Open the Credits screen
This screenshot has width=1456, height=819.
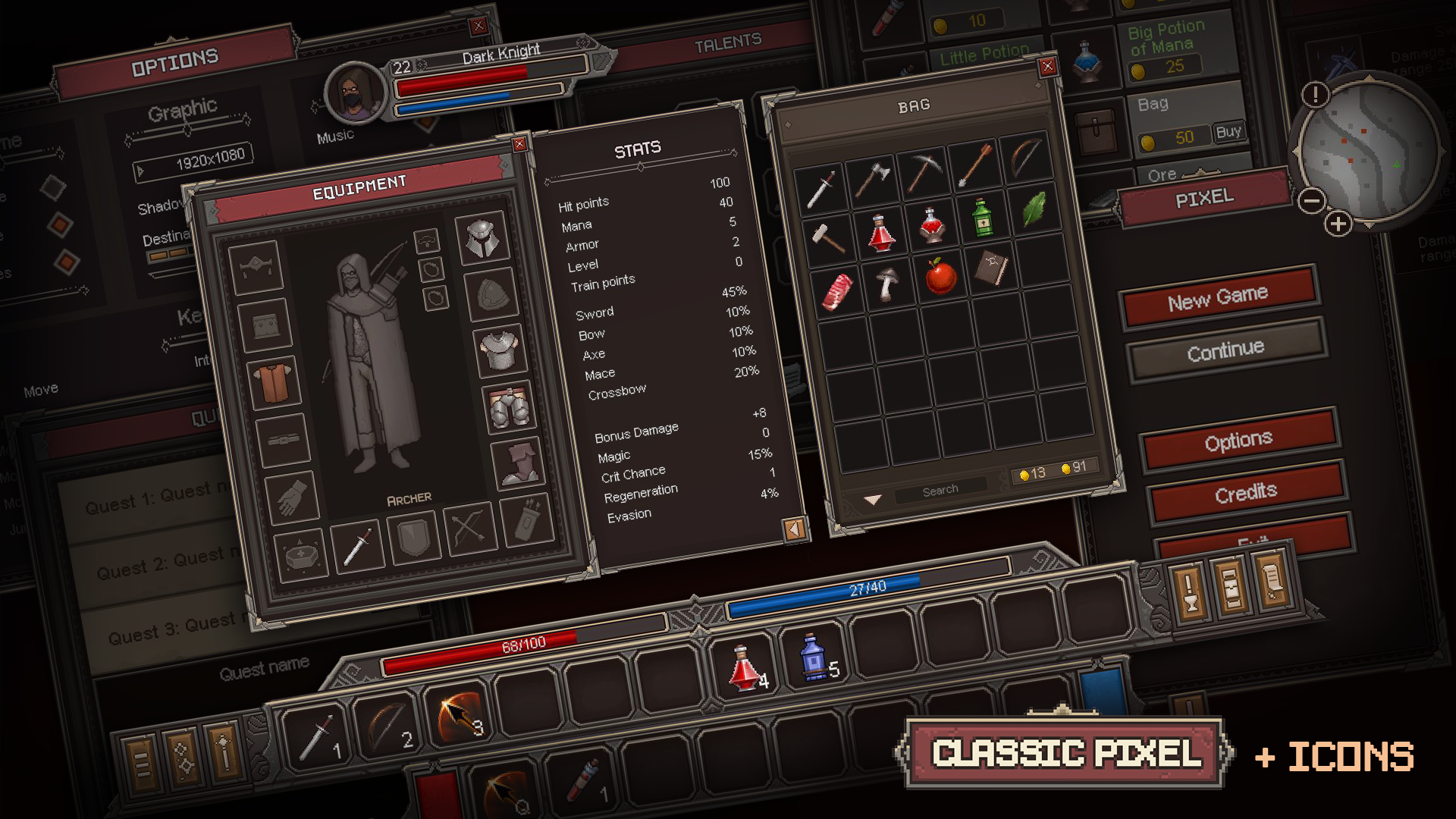tap(1244, 493)
